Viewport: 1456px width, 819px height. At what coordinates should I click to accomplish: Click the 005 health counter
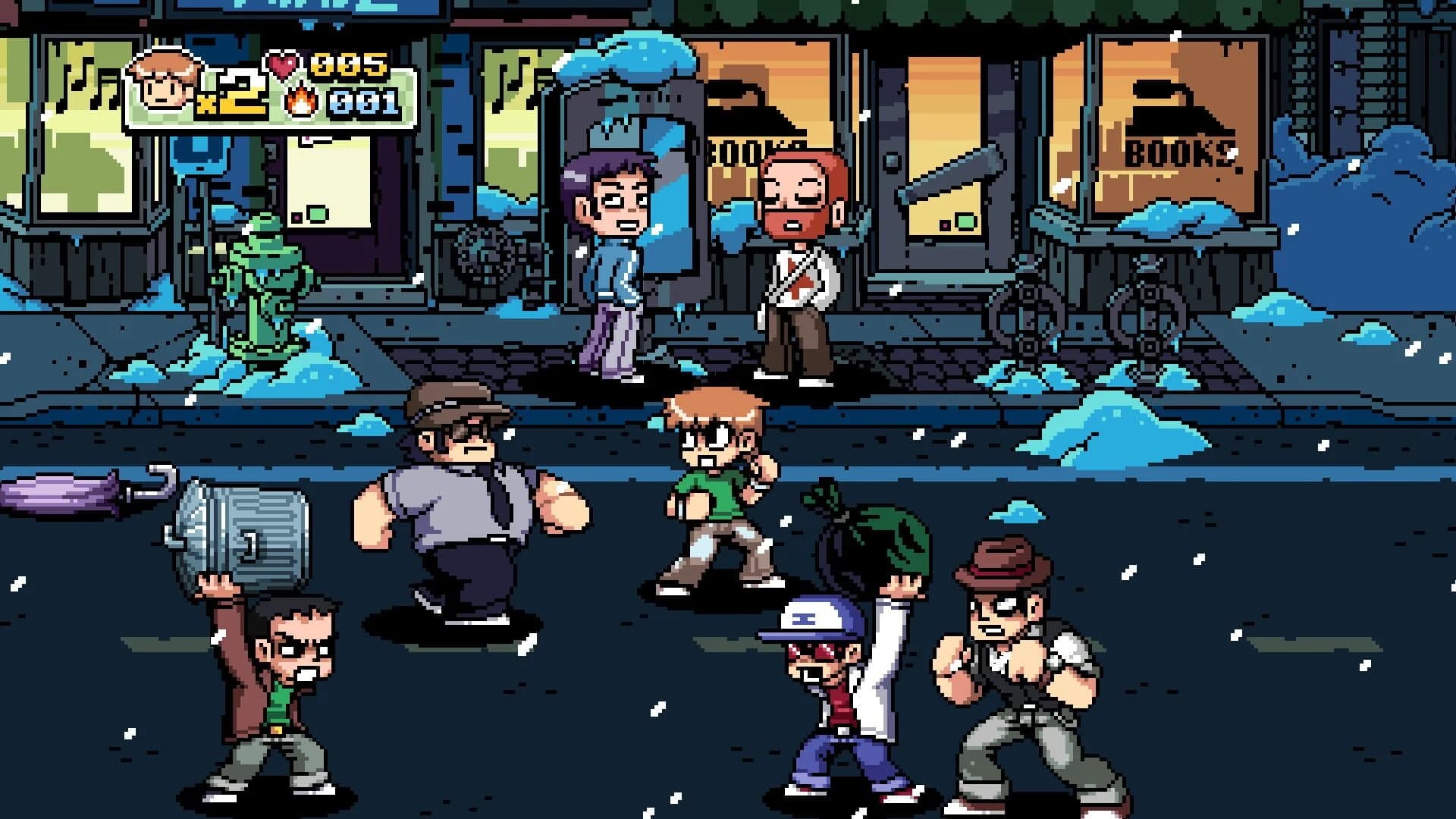point(349,66)
